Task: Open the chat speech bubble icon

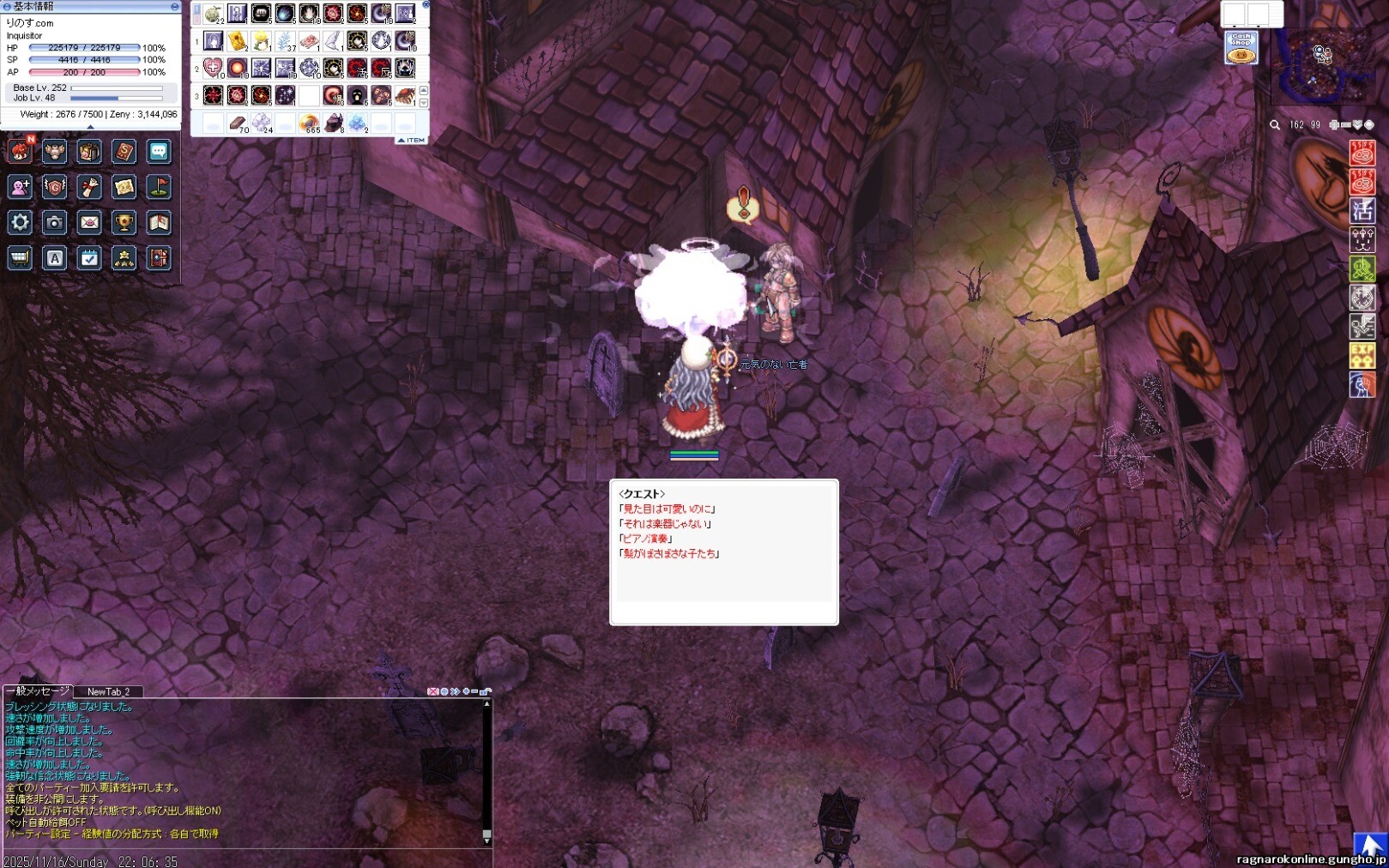Action: tap(159, 152)
